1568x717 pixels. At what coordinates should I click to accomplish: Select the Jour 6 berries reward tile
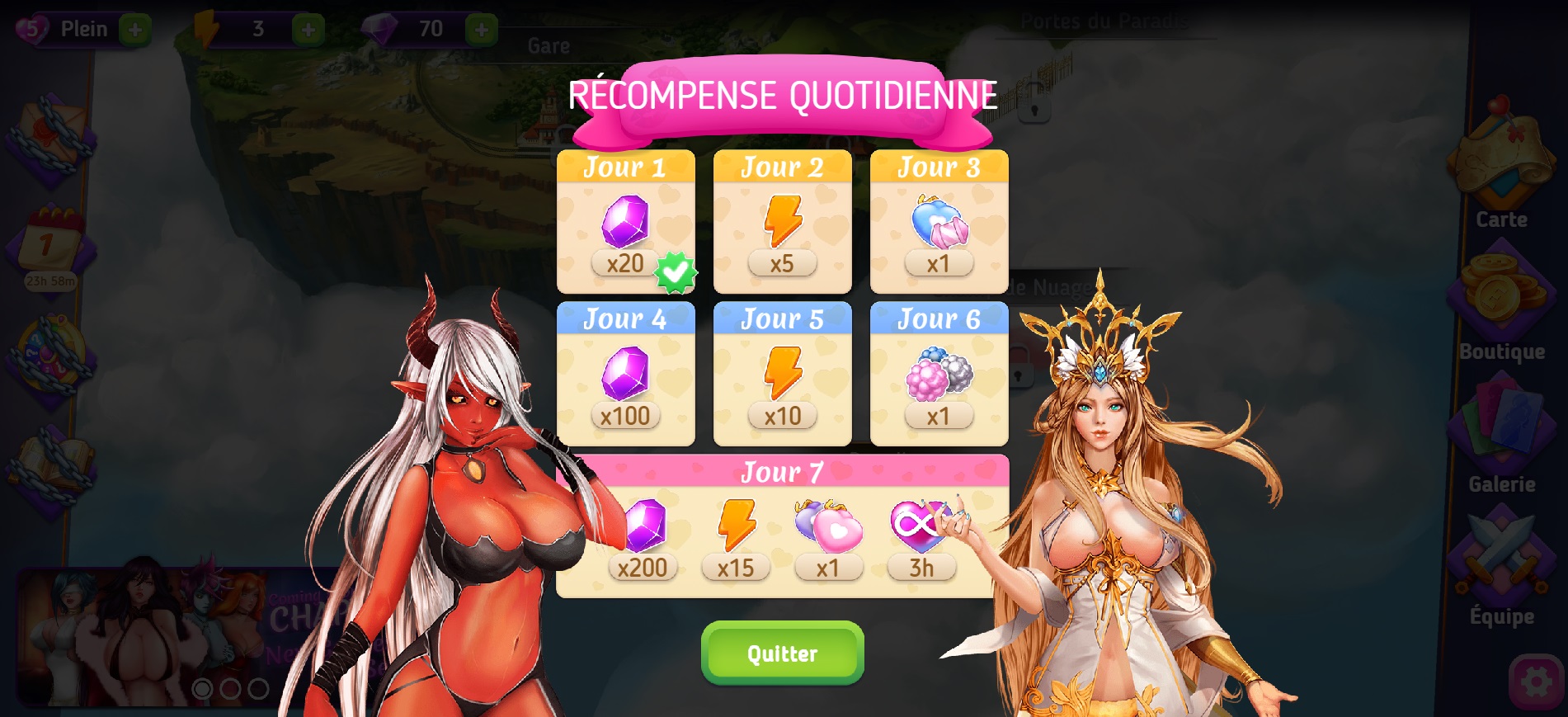939,375
